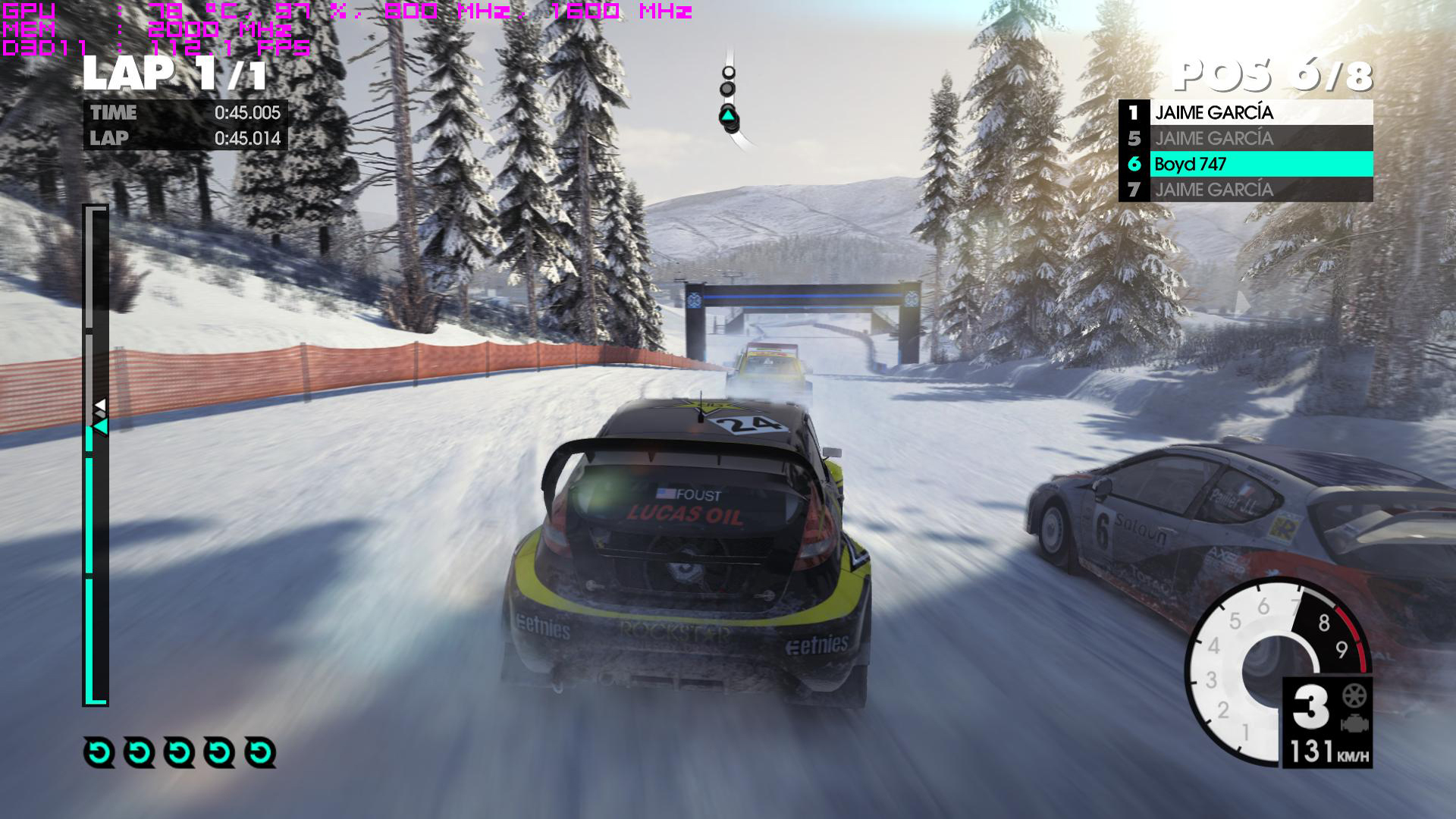Click the engine damage icon by the speedometer
The height and width of the screenshot is (819, 1456).
pyautogui.click(x=1354, y=724)
